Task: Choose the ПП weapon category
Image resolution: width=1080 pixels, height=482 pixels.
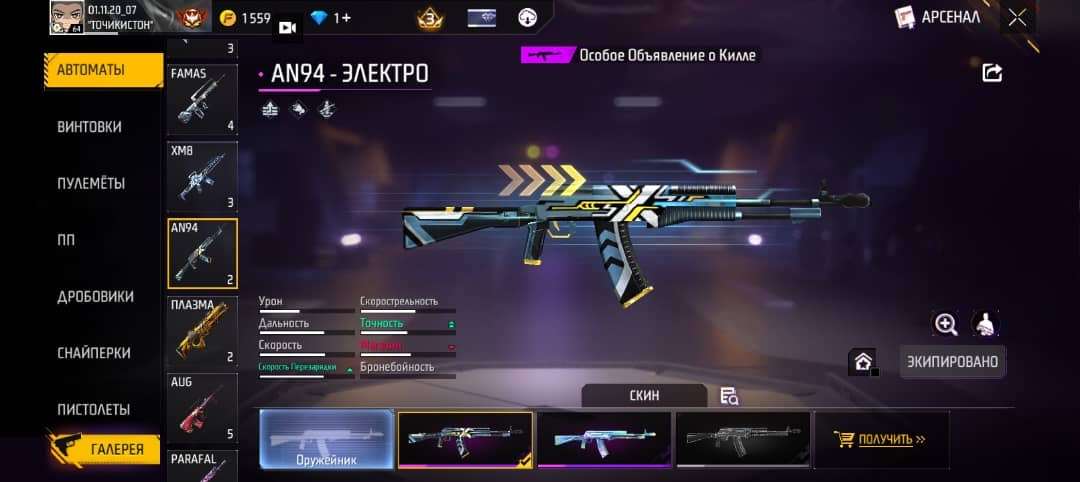Action: 66,240
